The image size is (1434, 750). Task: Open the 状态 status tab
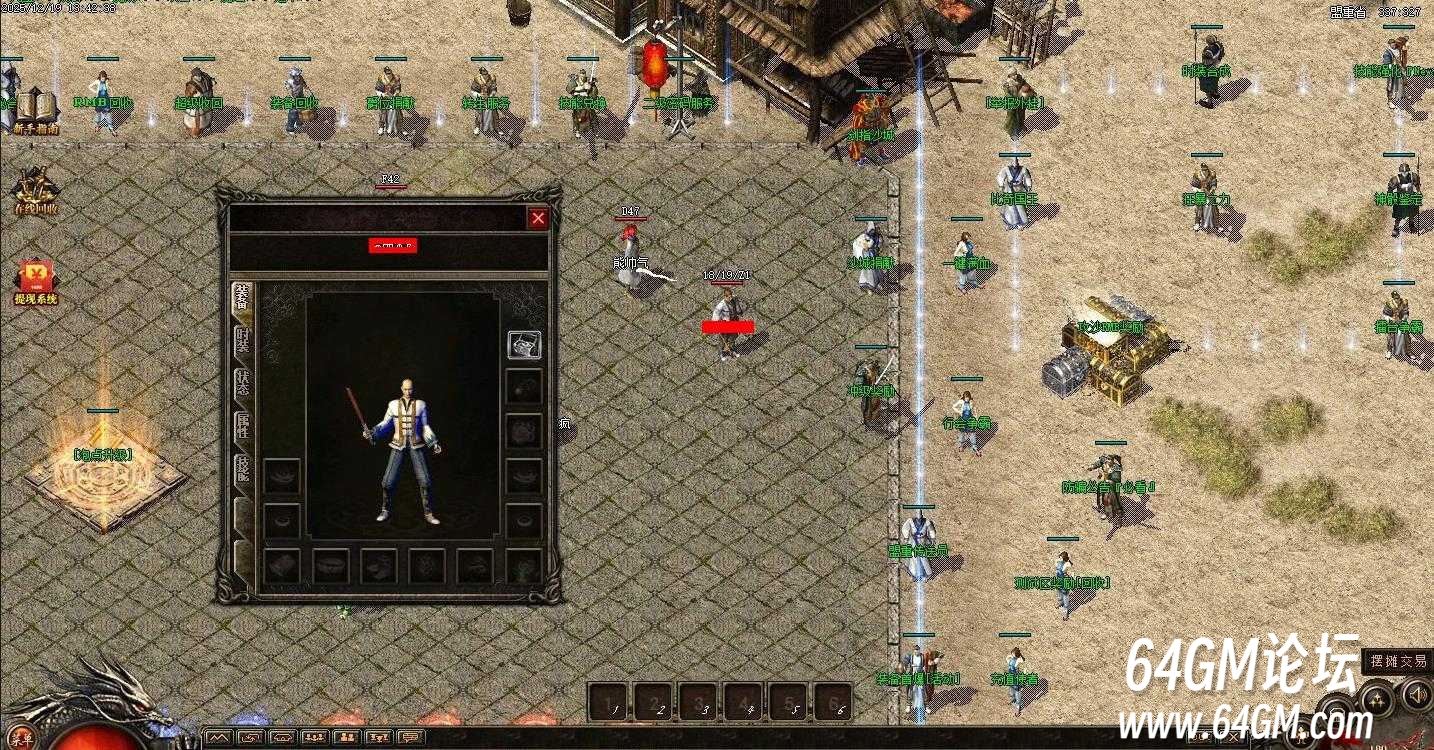[243, 384]
